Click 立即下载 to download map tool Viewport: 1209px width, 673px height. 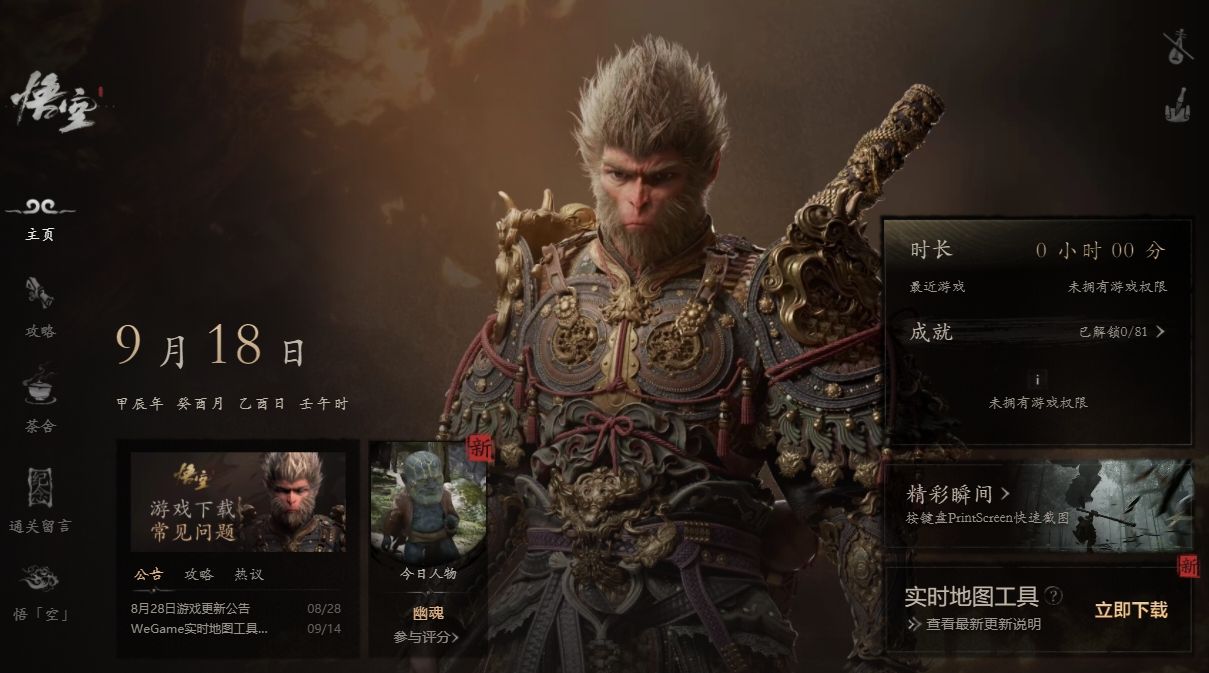click(1130, 610)
